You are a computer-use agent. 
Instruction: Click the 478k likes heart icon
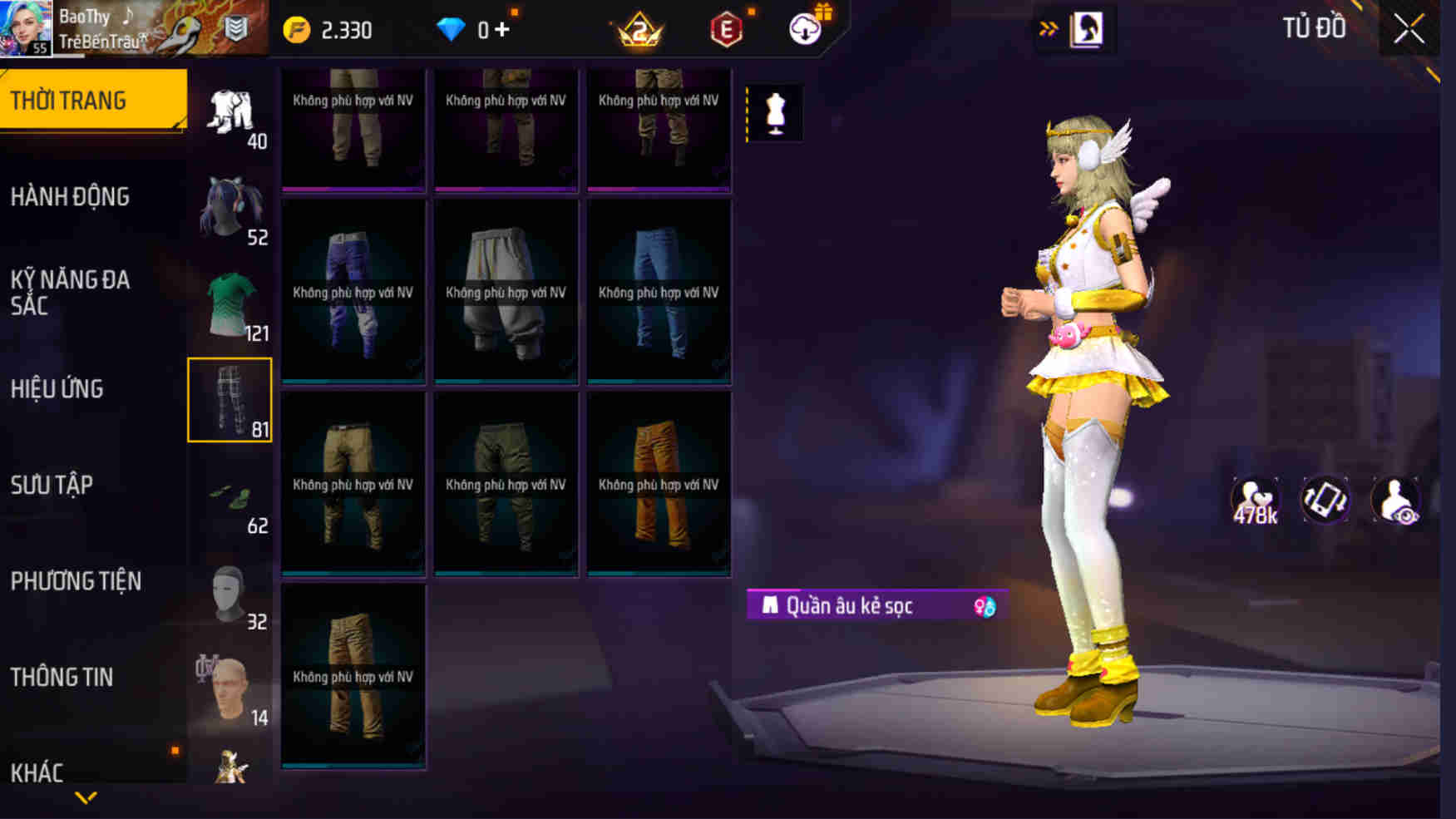click(1254, 499)
